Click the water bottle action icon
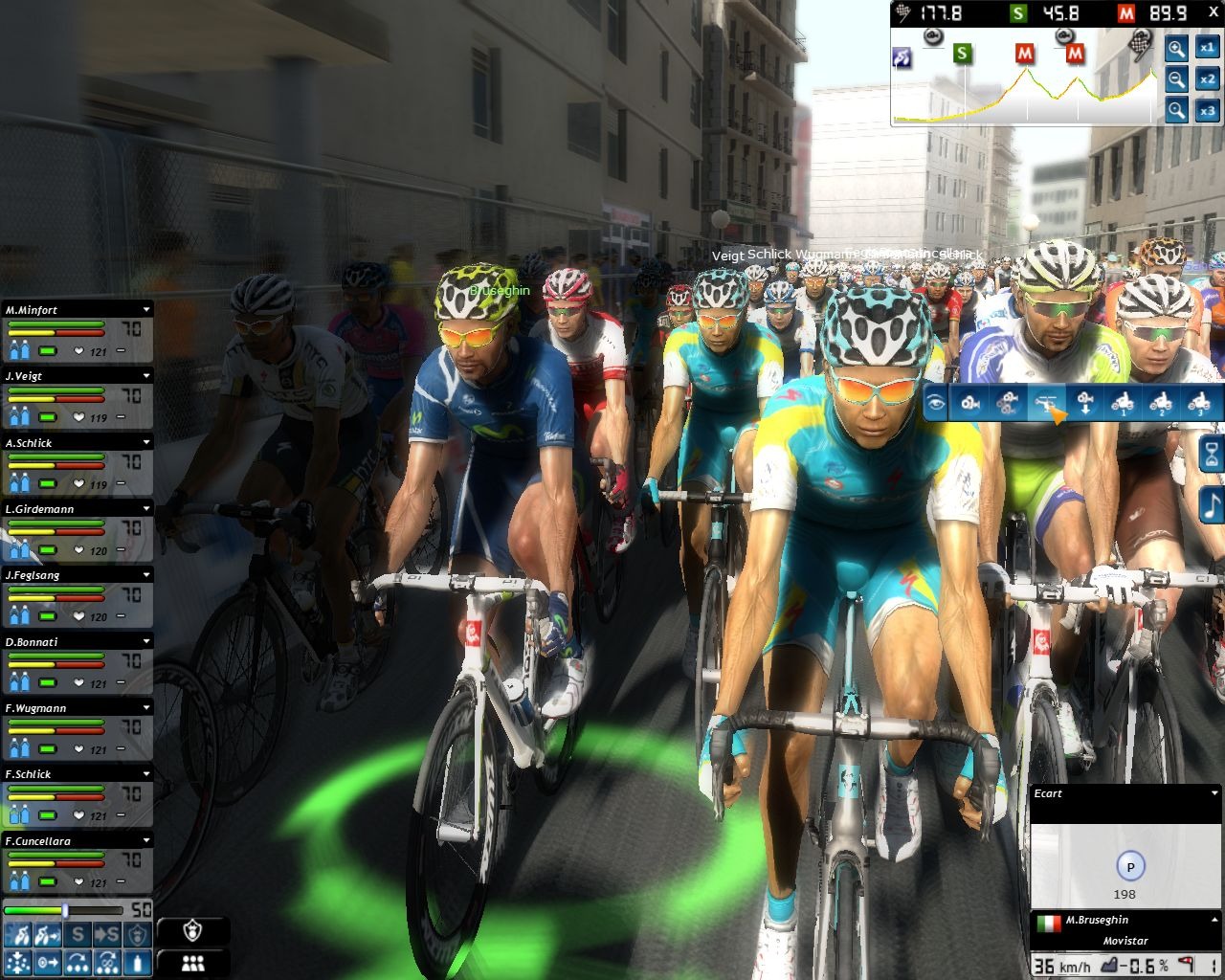The image size is (1225, 980). (139, 962)
